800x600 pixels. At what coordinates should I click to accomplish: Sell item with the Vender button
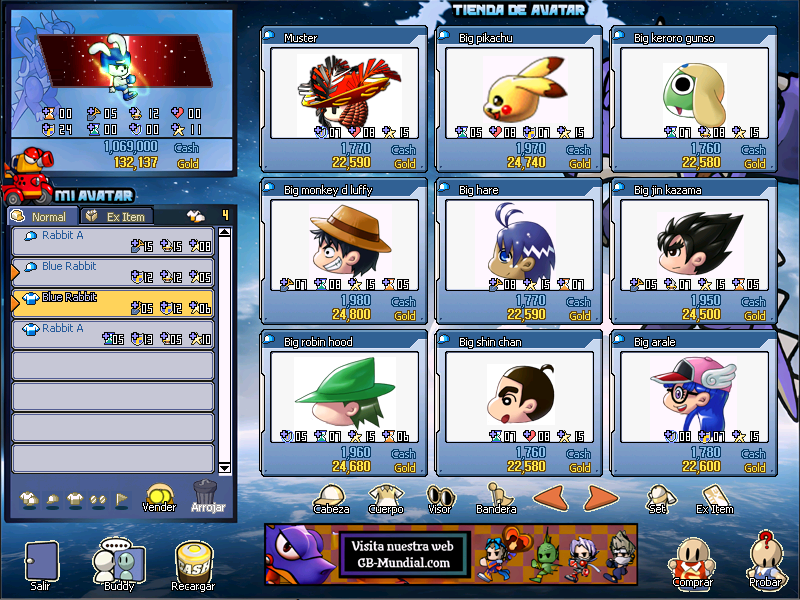coord(159,496)
